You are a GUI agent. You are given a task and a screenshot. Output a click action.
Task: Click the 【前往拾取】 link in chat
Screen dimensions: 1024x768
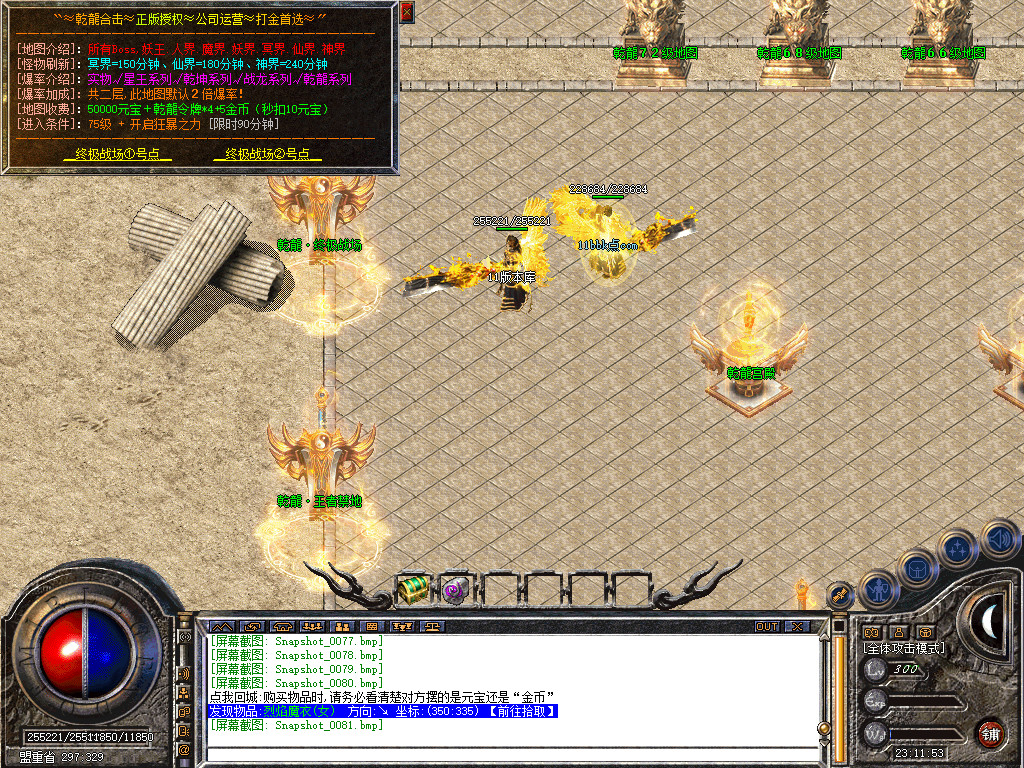[x=519, y=711]
